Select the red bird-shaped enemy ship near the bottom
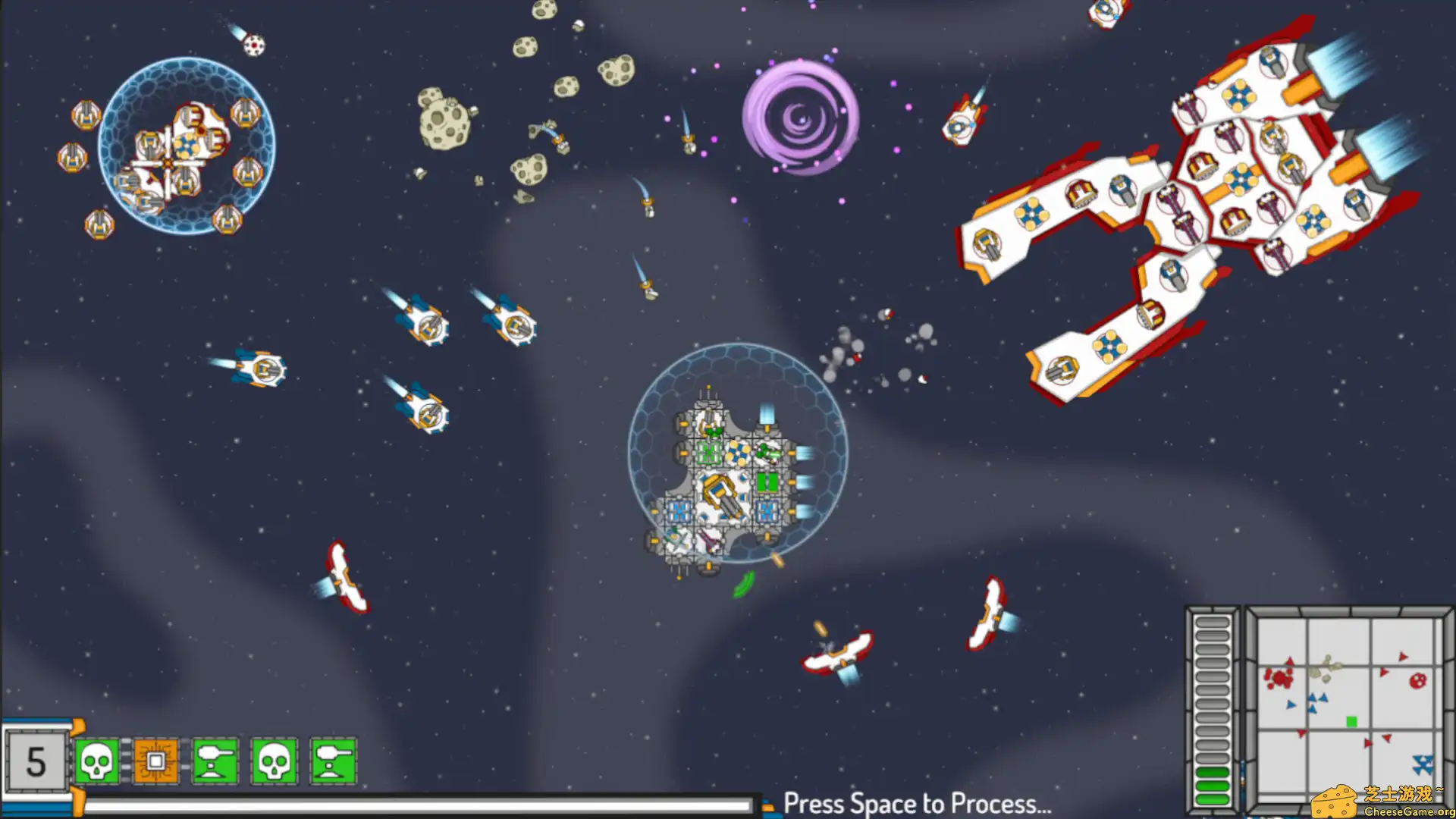1456x819 pixels. [x=834, y=656]
